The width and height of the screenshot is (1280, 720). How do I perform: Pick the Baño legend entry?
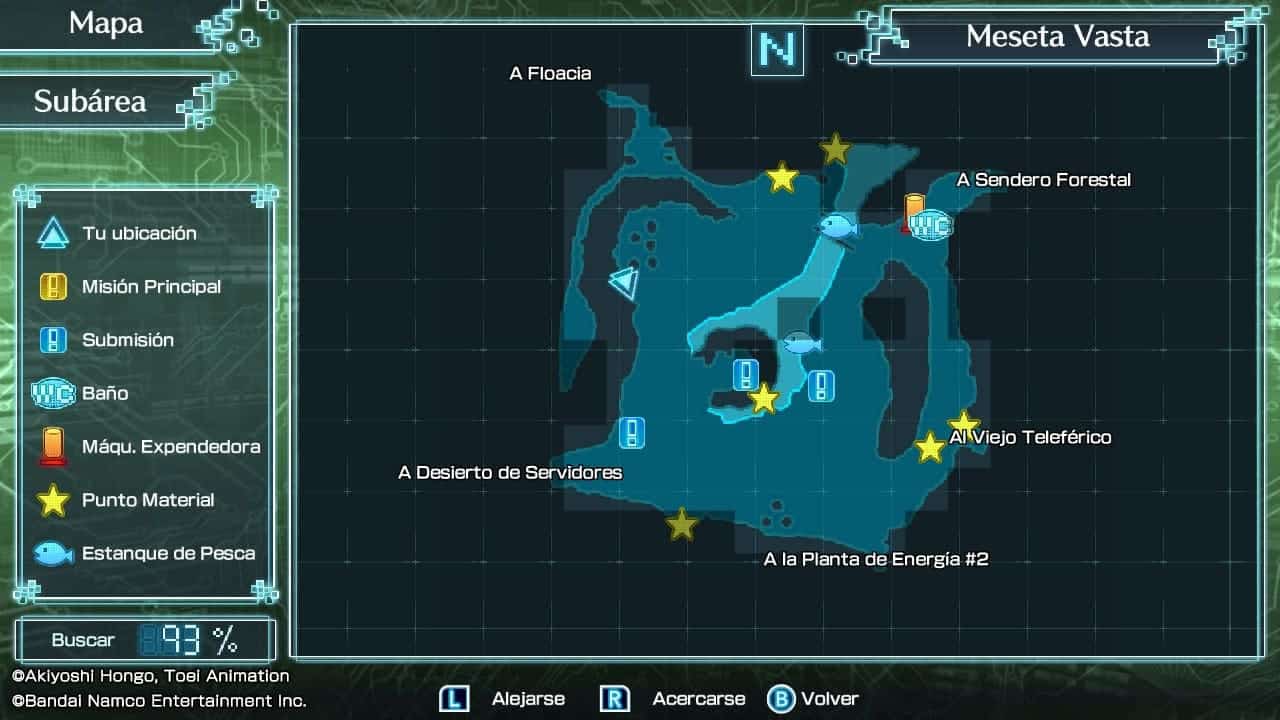click(105, 393)
